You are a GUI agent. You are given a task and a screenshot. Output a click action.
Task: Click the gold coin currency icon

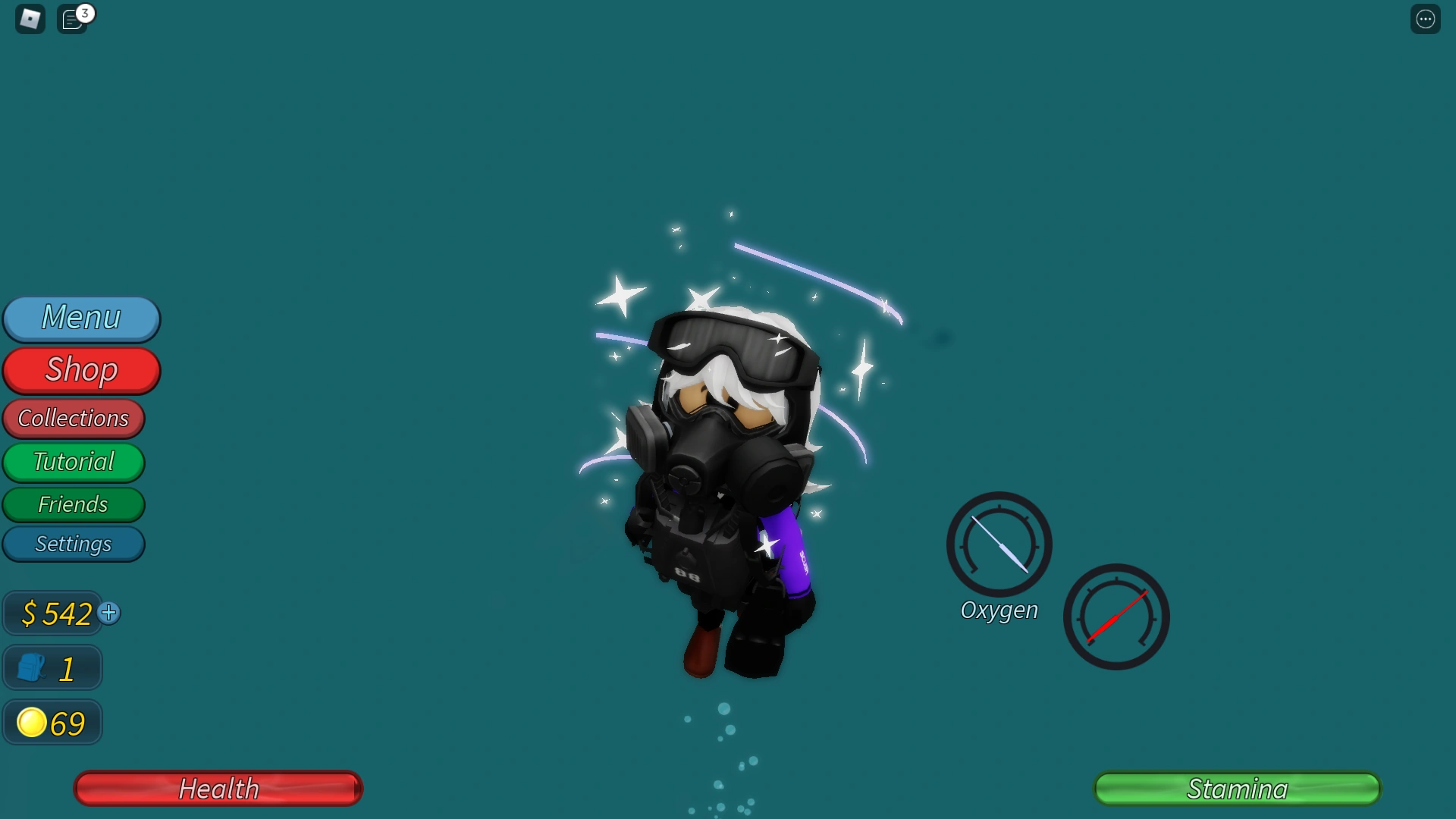coord(31,722)
